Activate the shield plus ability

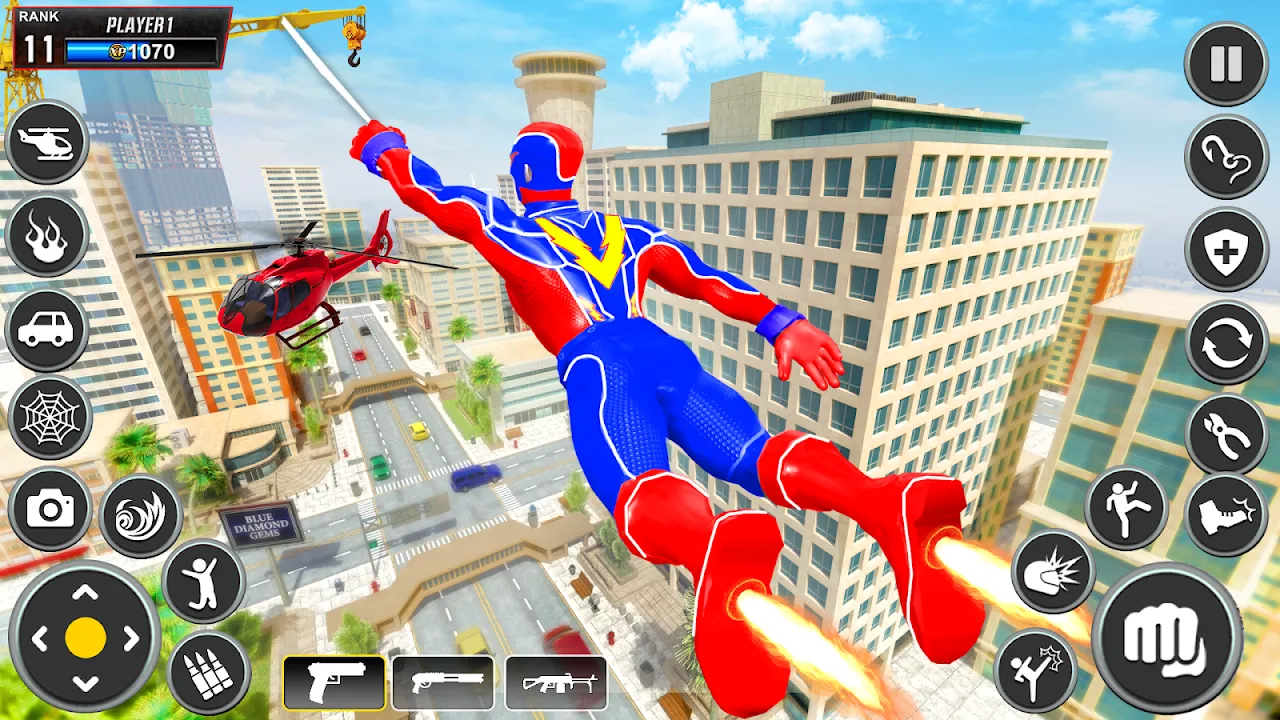pyautogui.click(x=1226, y=250)
